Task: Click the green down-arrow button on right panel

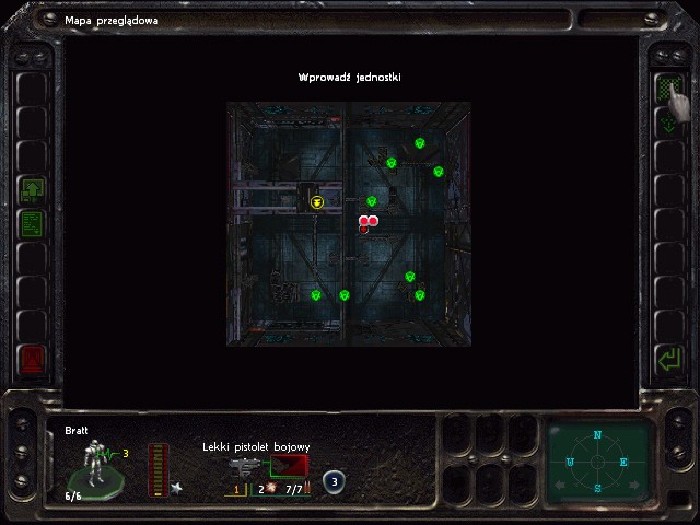Action: 666,124
